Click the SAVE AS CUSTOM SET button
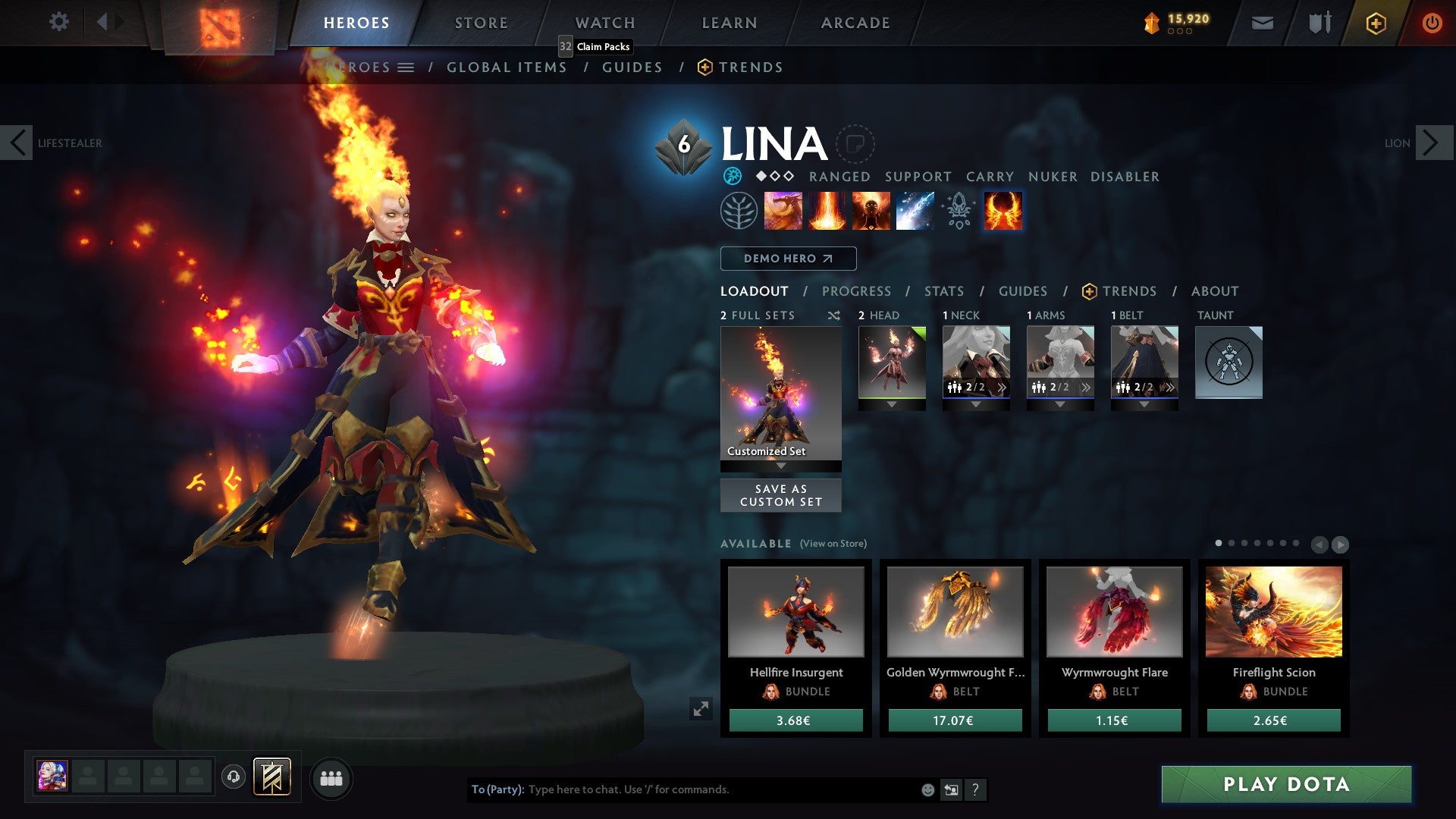Viewport: 1456px width, 819px height. [780, 495]
